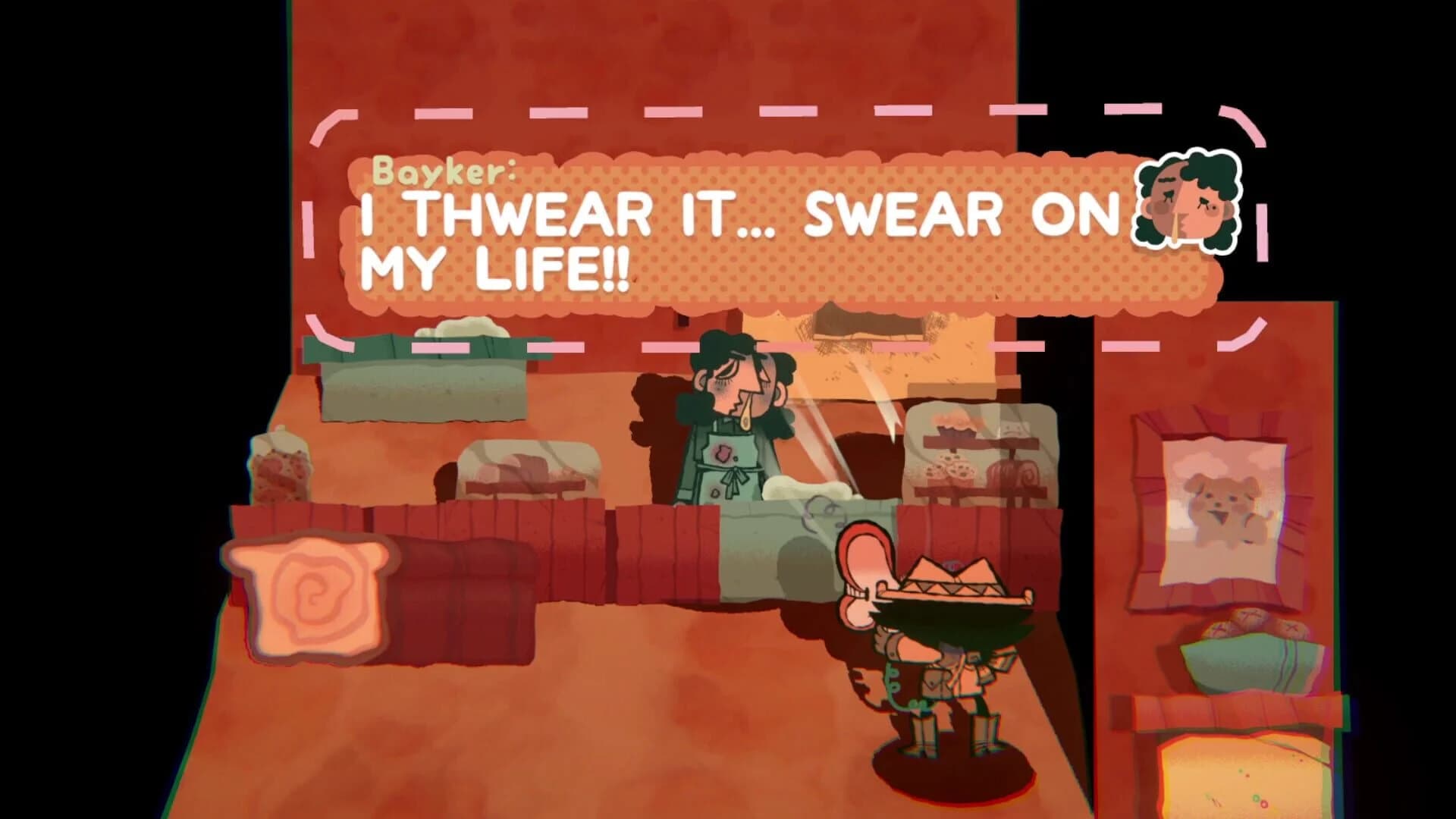Expand the dialogue box by clicking its dashed border

click(x=318, y=227)
